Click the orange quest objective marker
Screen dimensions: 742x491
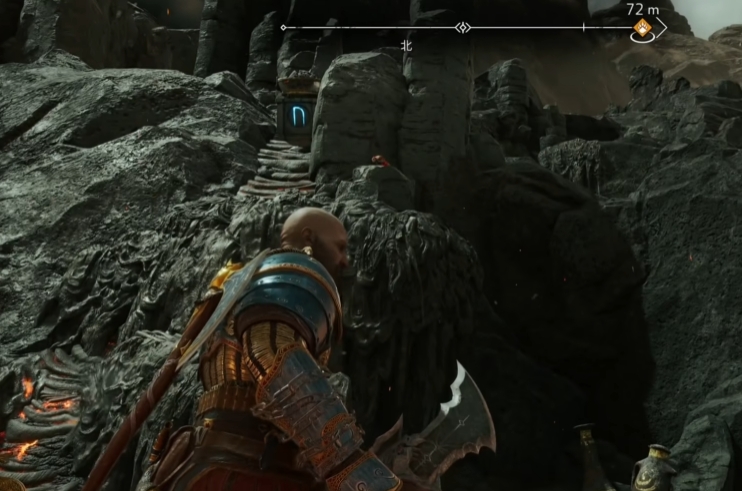[x=642, y=29]
